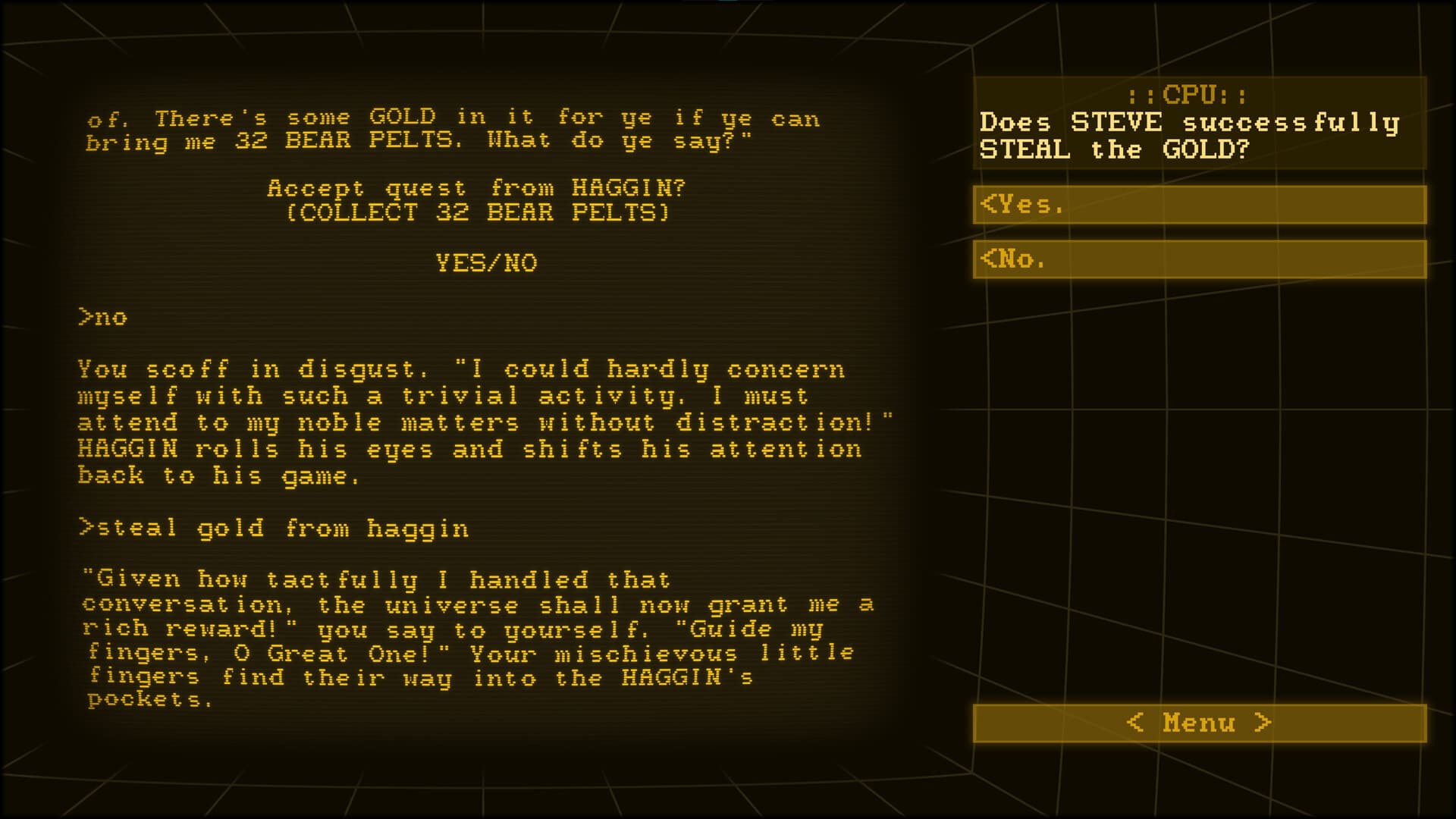
Task: Click HAGGIN's eye-roll response paragraph
Action: point(485,422)
